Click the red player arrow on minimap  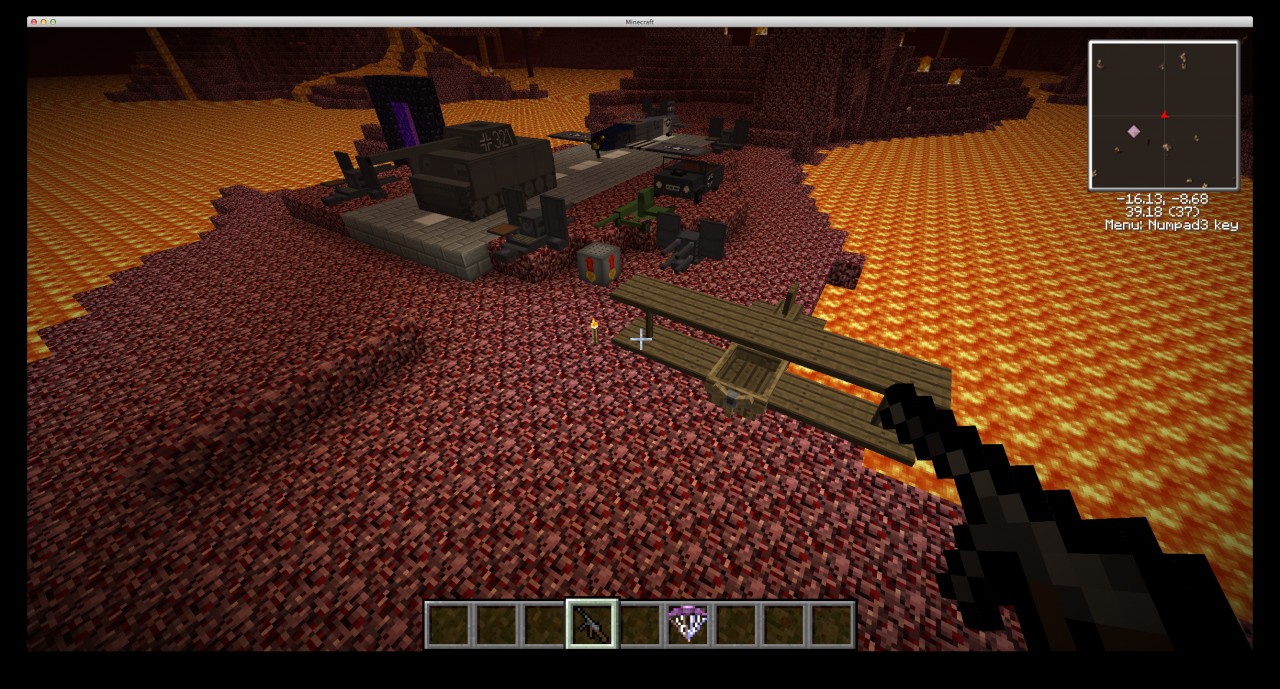(1164, 115)
